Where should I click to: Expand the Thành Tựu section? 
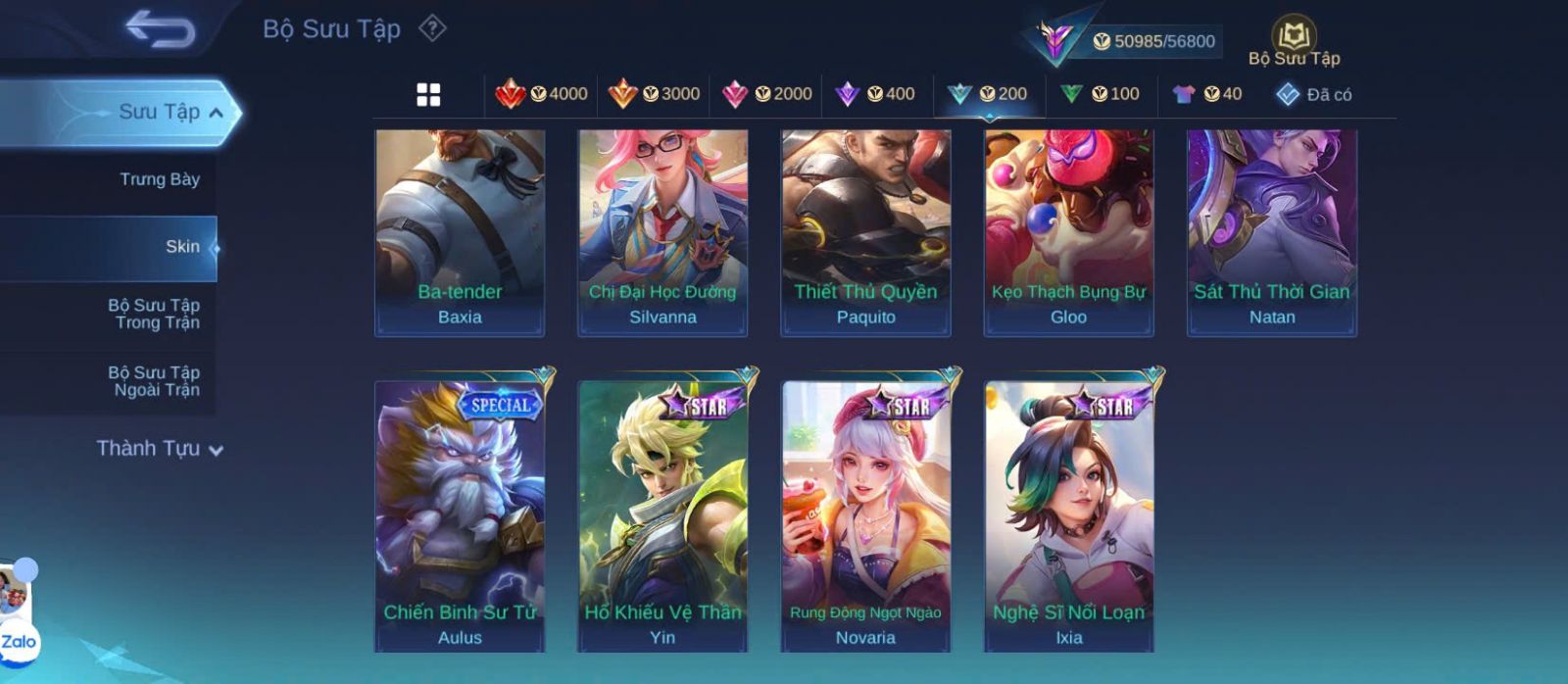160,449
